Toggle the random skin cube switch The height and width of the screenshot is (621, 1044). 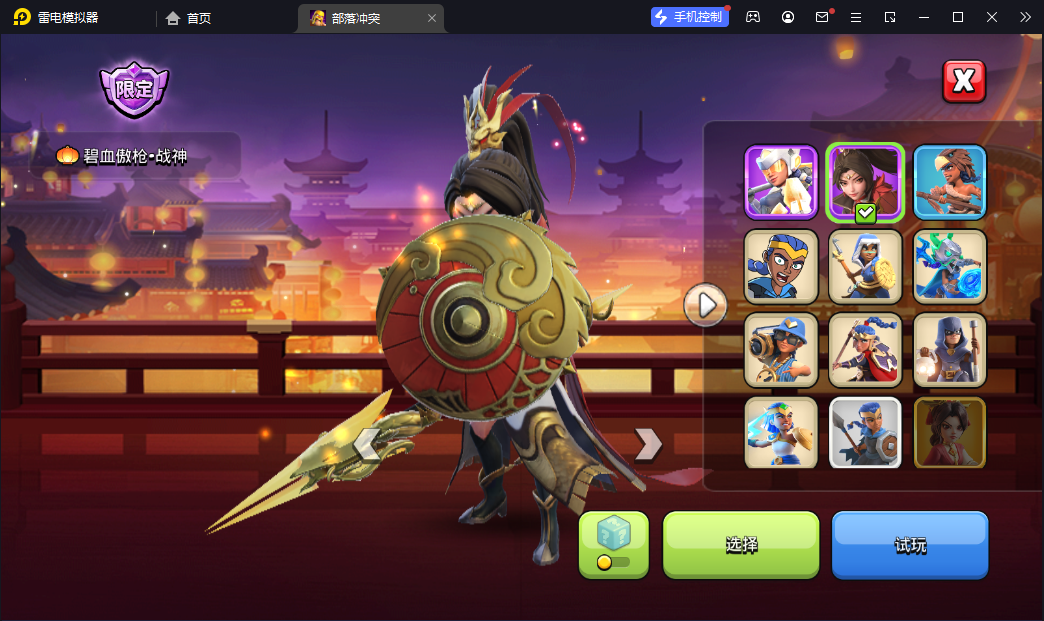613,545
